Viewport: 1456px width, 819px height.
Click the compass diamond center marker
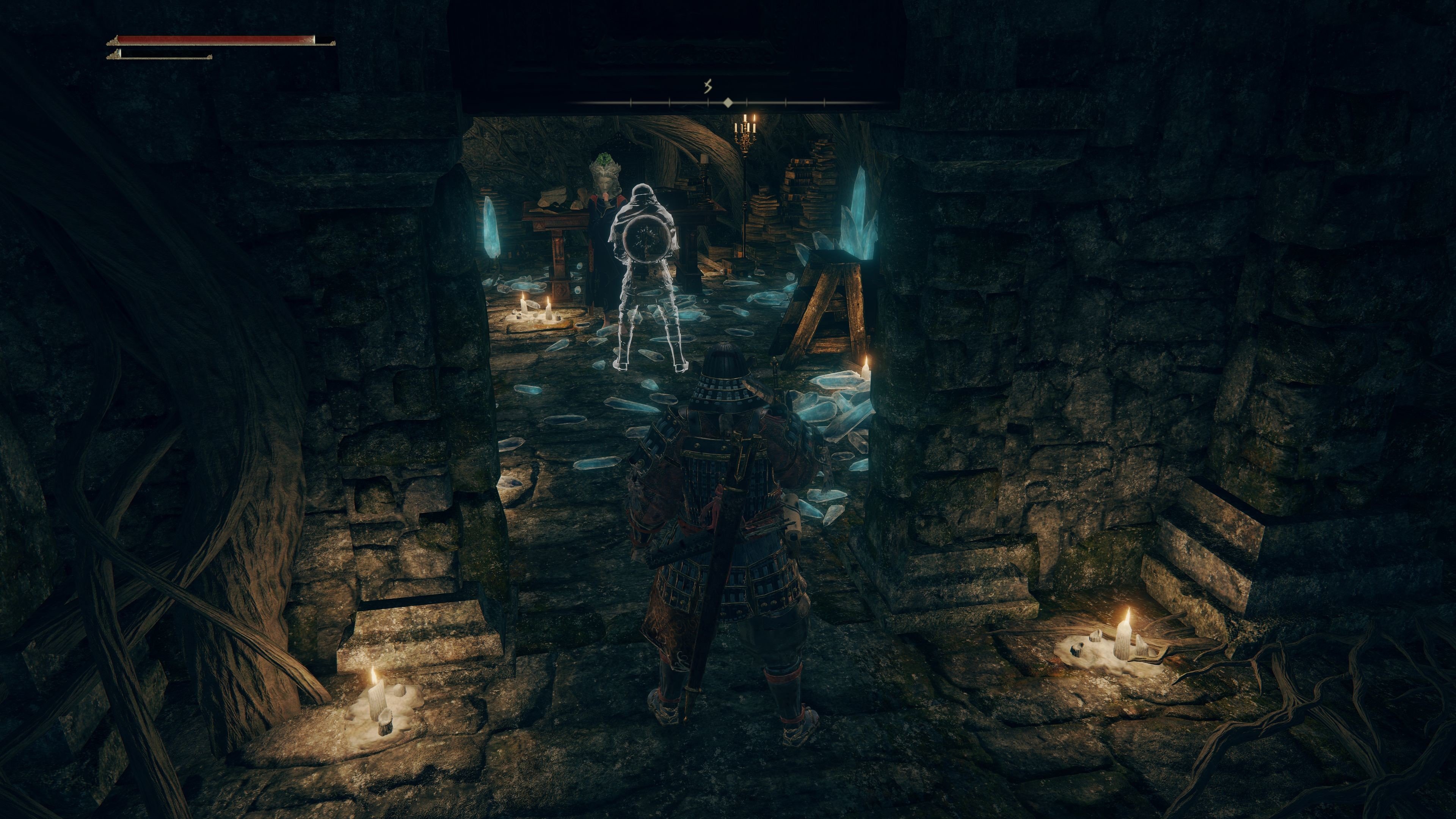click(x=728, y=102)
